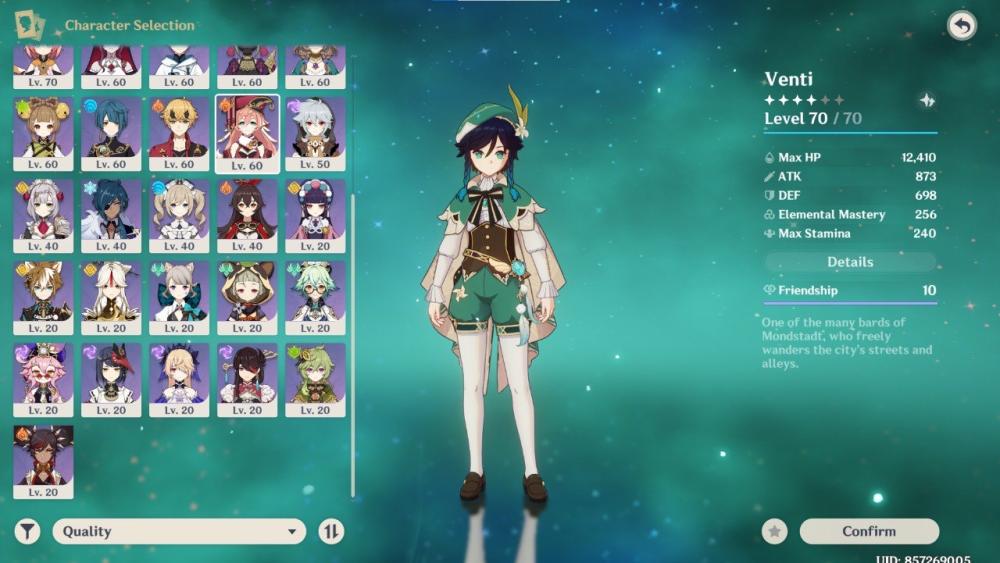
Task: Open the character filter funnel
Action: [27, 531]
